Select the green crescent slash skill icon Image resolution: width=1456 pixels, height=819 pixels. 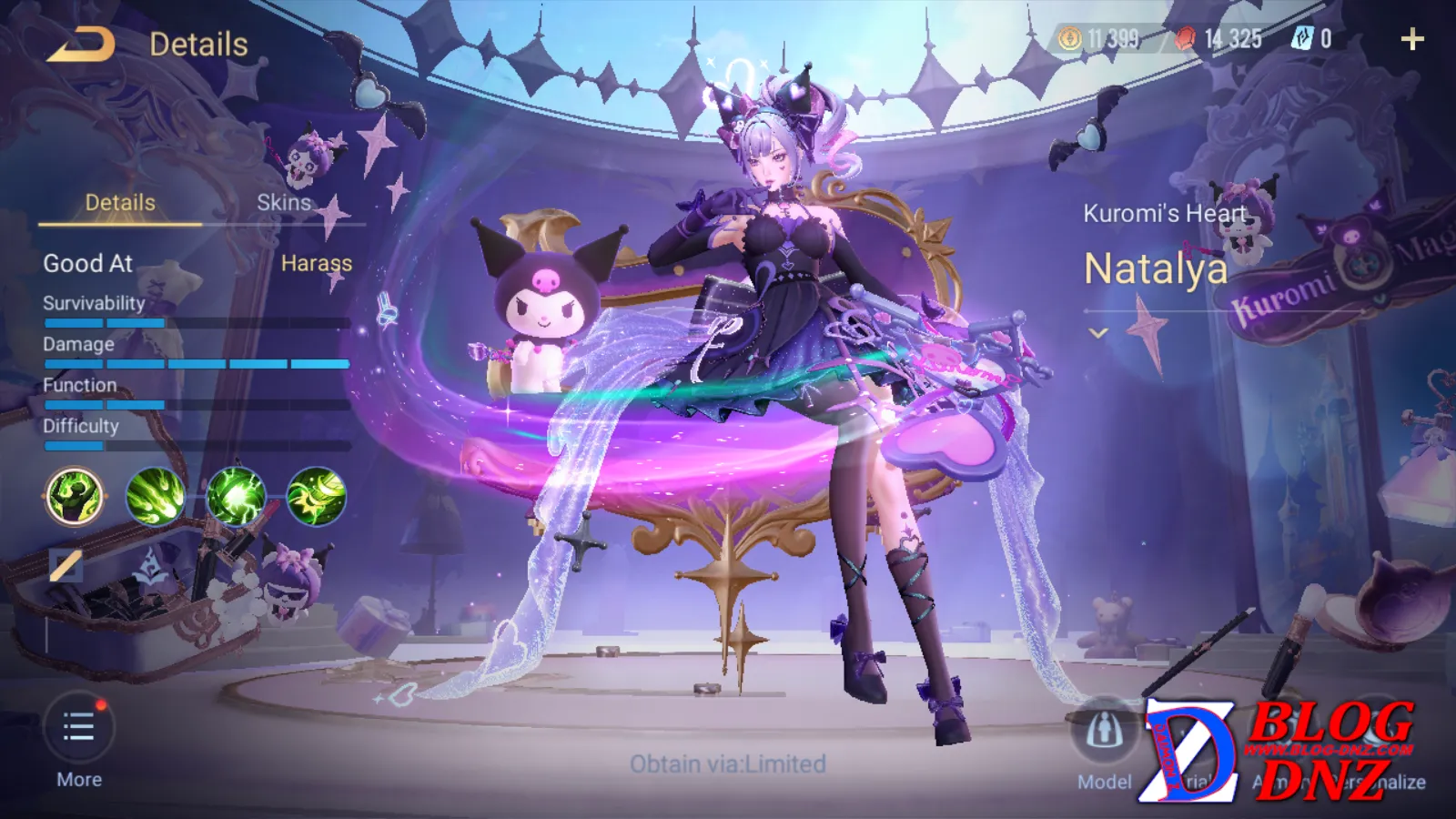(316, 496)
